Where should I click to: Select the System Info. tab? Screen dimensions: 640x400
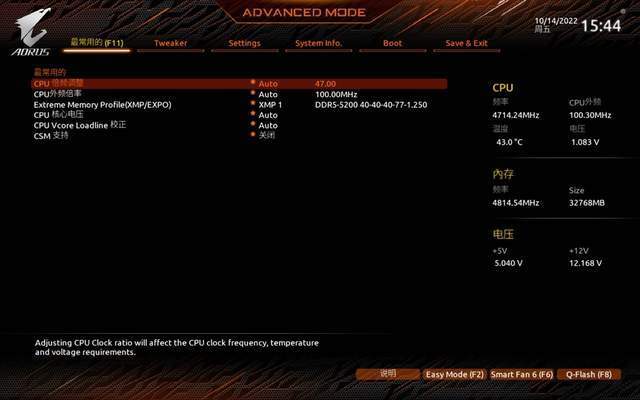(319, 44)
